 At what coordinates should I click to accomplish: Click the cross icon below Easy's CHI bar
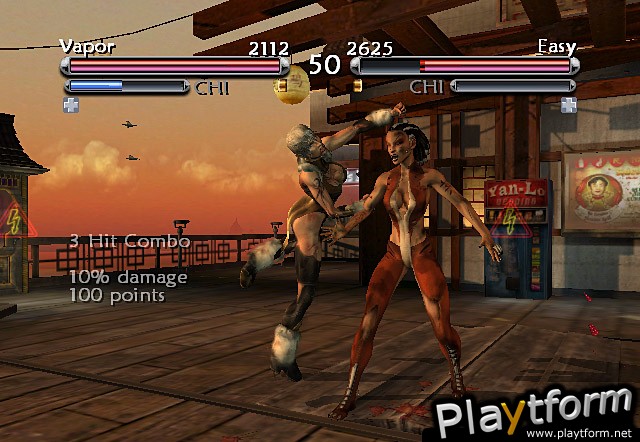(x=568, y=105)
